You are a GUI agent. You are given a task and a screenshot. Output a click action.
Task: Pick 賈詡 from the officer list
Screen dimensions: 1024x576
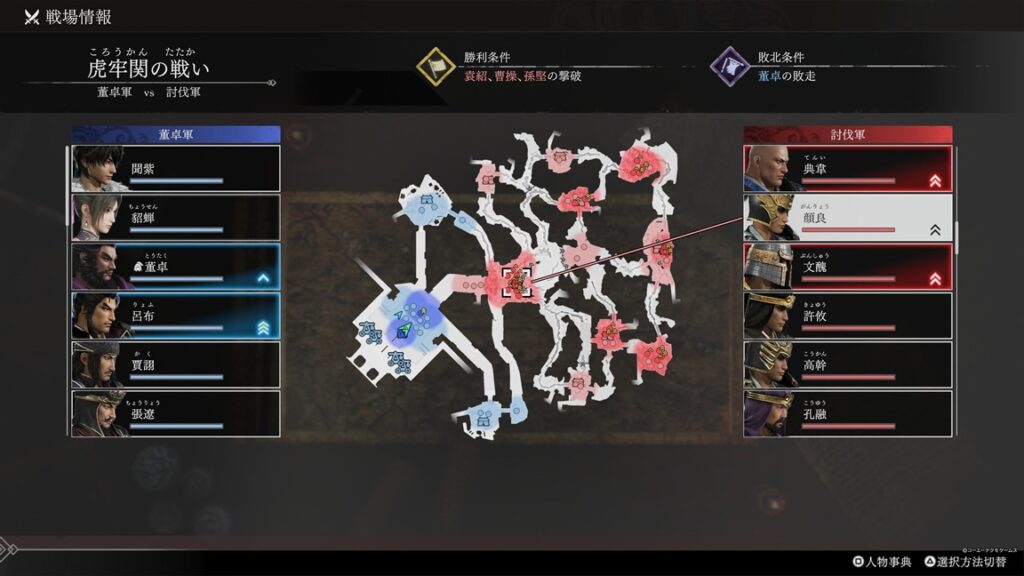coord(176,364)
